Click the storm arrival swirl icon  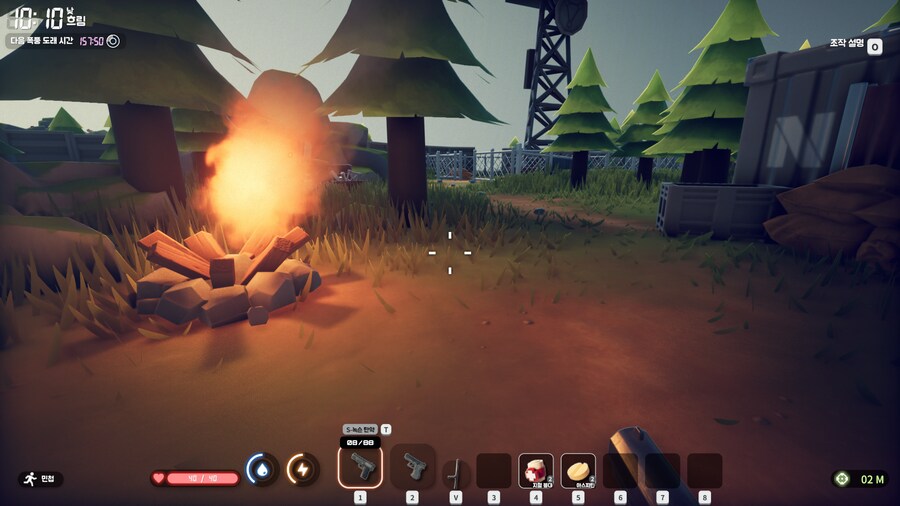113,41
